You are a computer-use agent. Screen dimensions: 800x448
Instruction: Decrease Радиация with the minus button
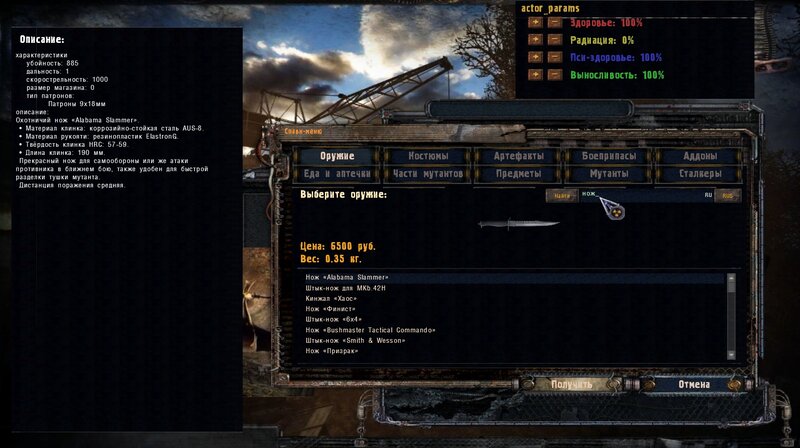pyautogui.click(x=554, y=40)
